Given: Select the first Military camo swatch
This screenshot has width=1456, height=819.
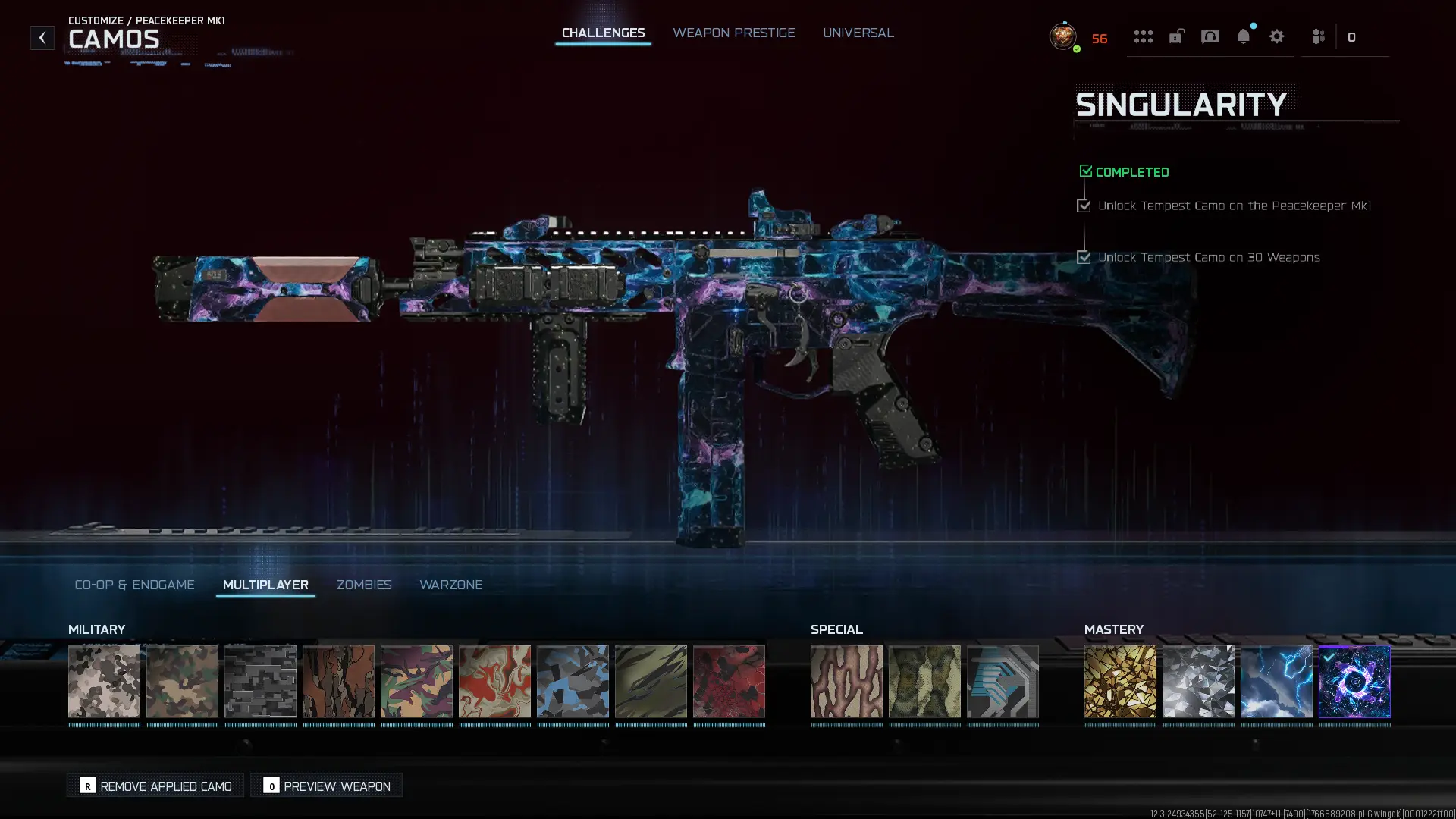Looking at the screenshot, I should pos(105,682).
